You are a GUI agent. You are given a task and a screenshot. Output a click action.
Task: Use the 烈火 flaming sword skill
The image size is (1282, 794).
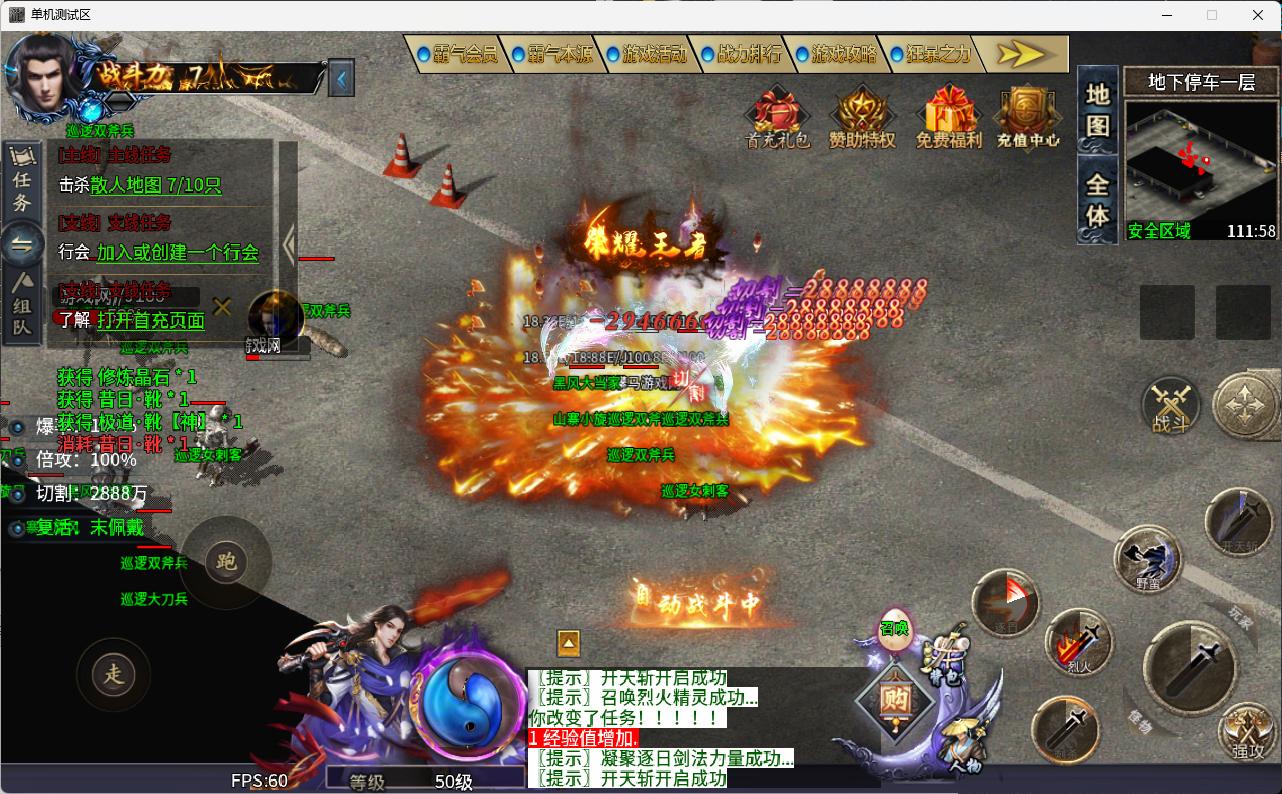[x=1079, y=640]
